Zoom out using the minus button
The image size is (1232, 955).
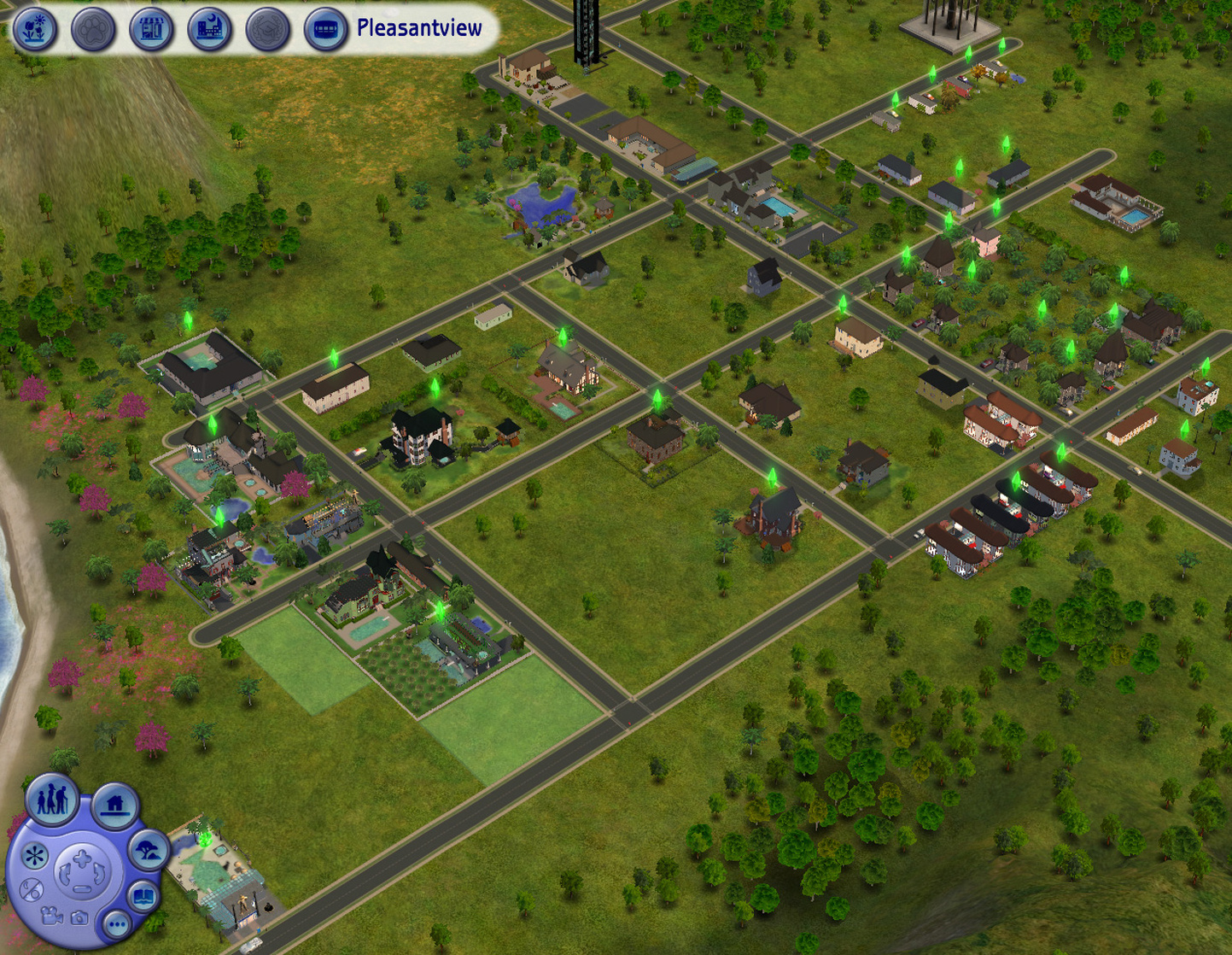pos(82,890)
